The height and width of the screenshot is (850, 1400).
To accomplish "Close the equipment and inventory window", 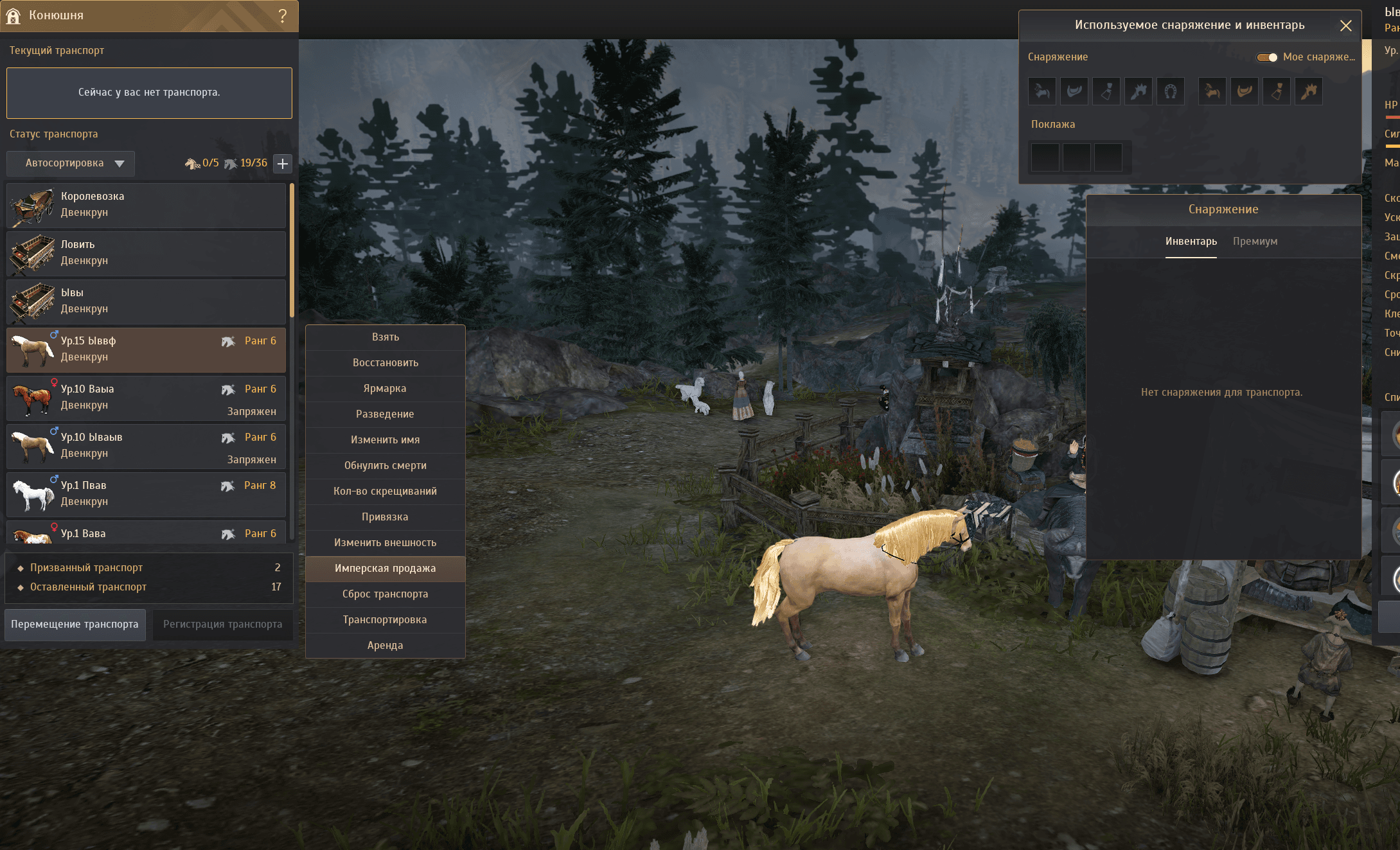I will tap(1346, 26).
